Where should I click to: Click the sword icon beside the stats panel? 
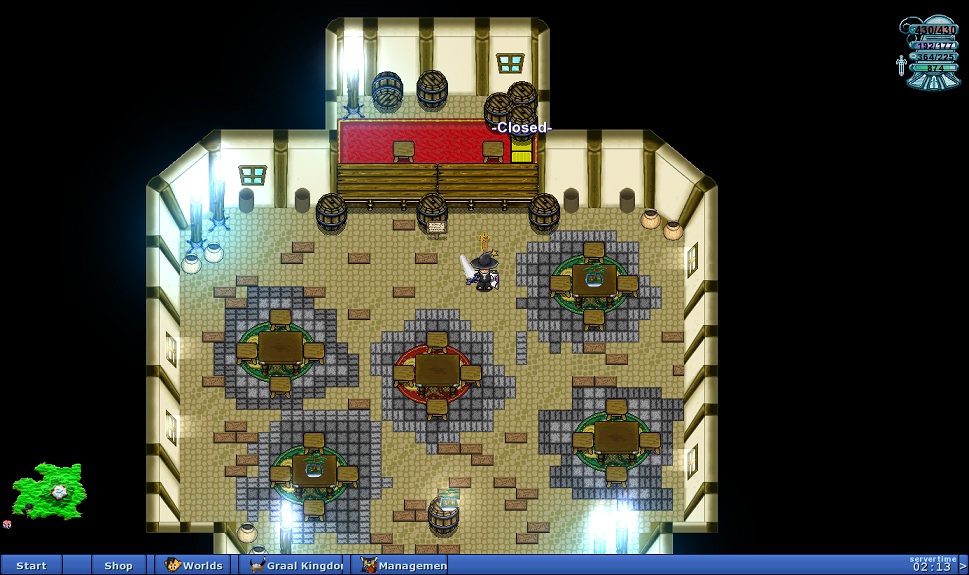pos(901,66)
